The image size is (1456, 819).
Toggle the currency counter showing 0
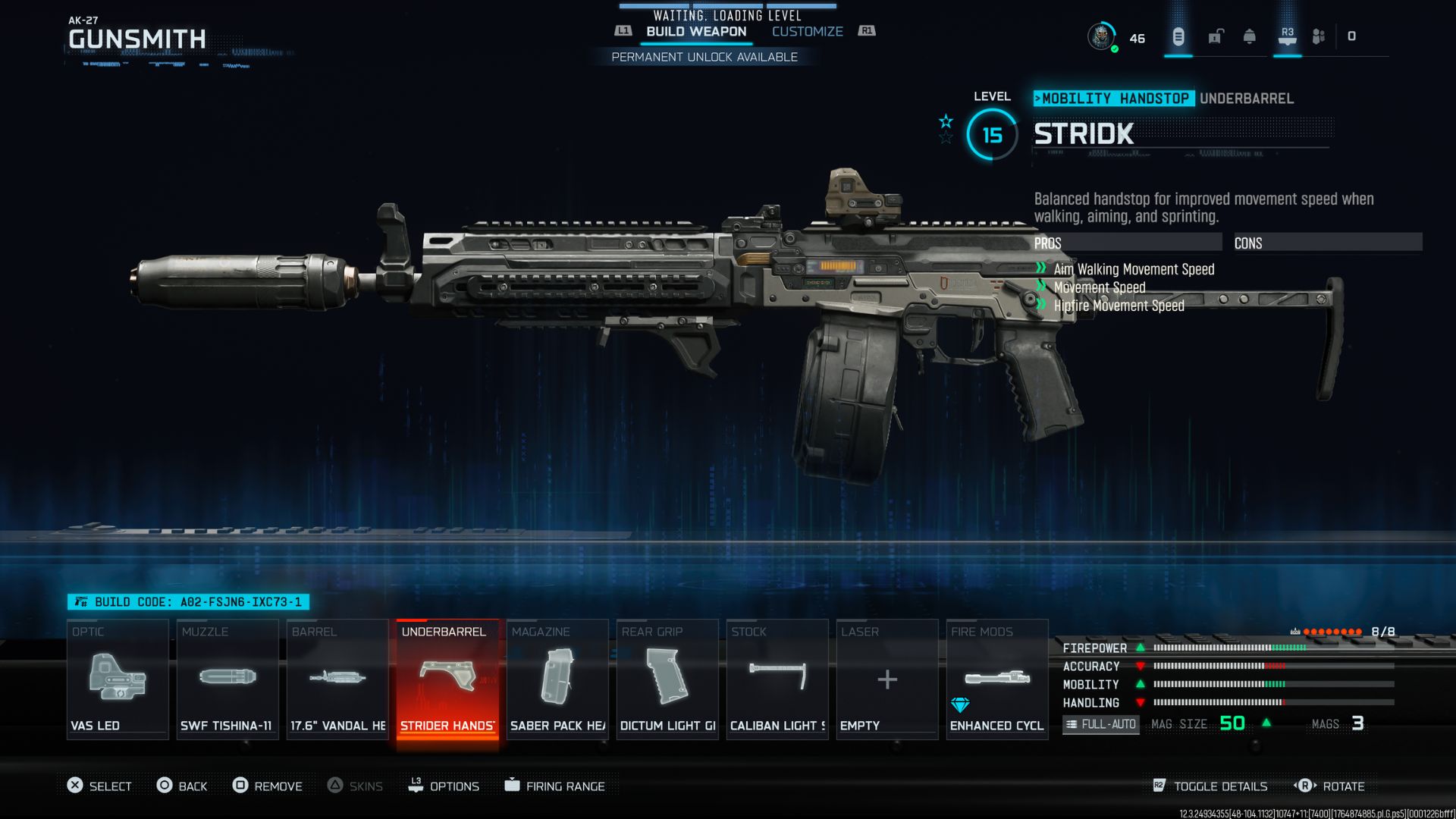[1351, 36]
